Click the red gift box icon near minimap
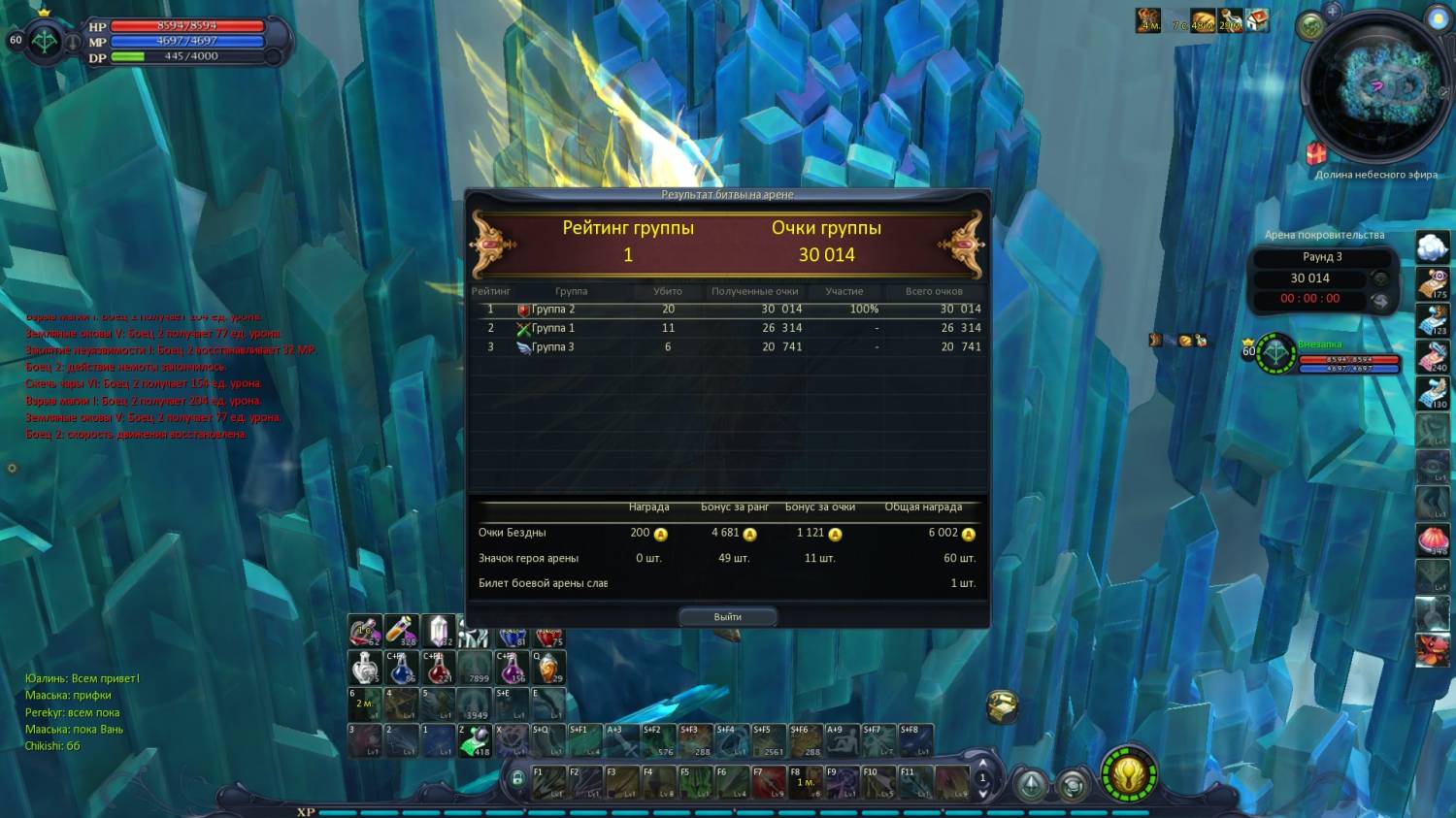1456x818 pixels. tap(1315, 153)
